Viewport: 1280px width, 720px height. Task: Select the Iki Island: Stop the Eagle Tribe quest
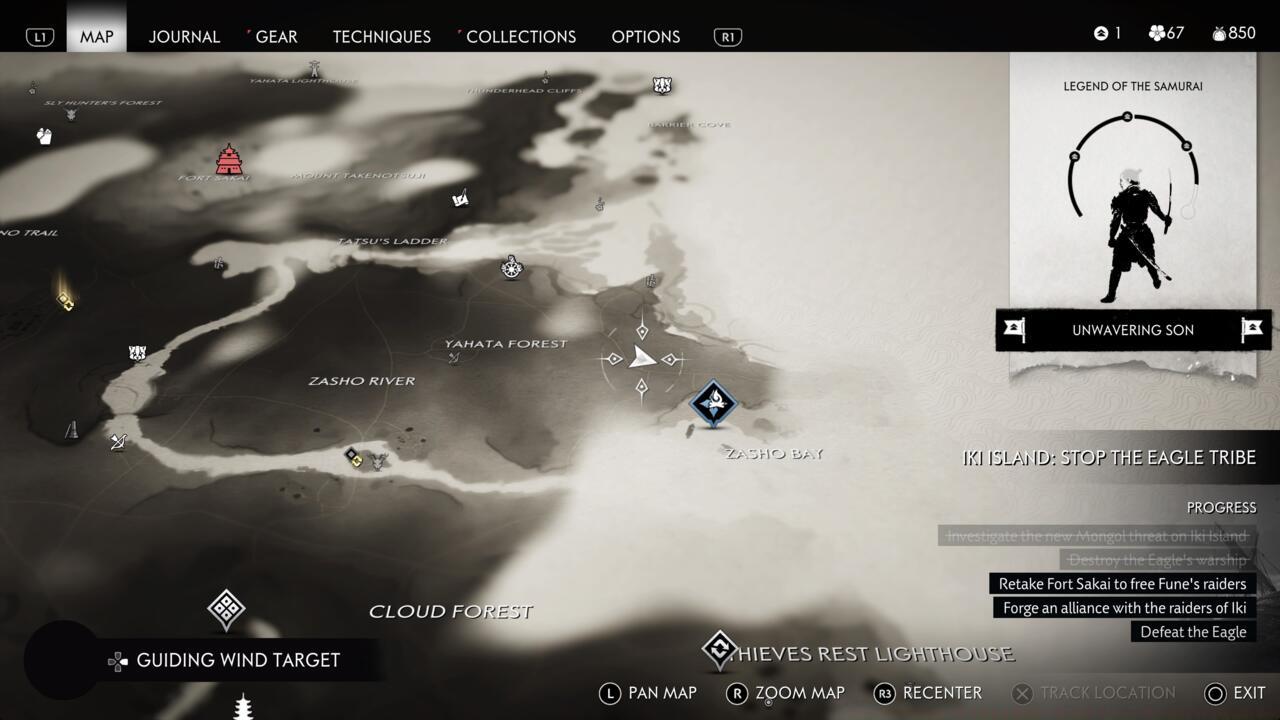coord(1108,458)
